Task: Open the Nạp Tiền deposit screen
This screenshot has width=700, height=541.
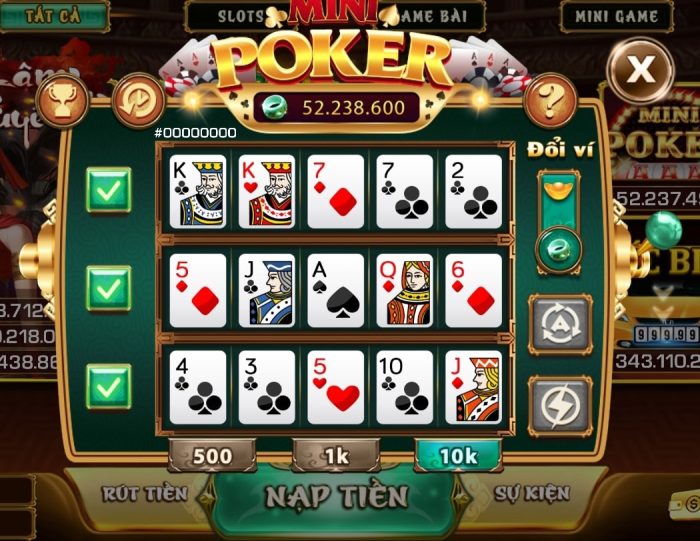Action: point(336,497)
